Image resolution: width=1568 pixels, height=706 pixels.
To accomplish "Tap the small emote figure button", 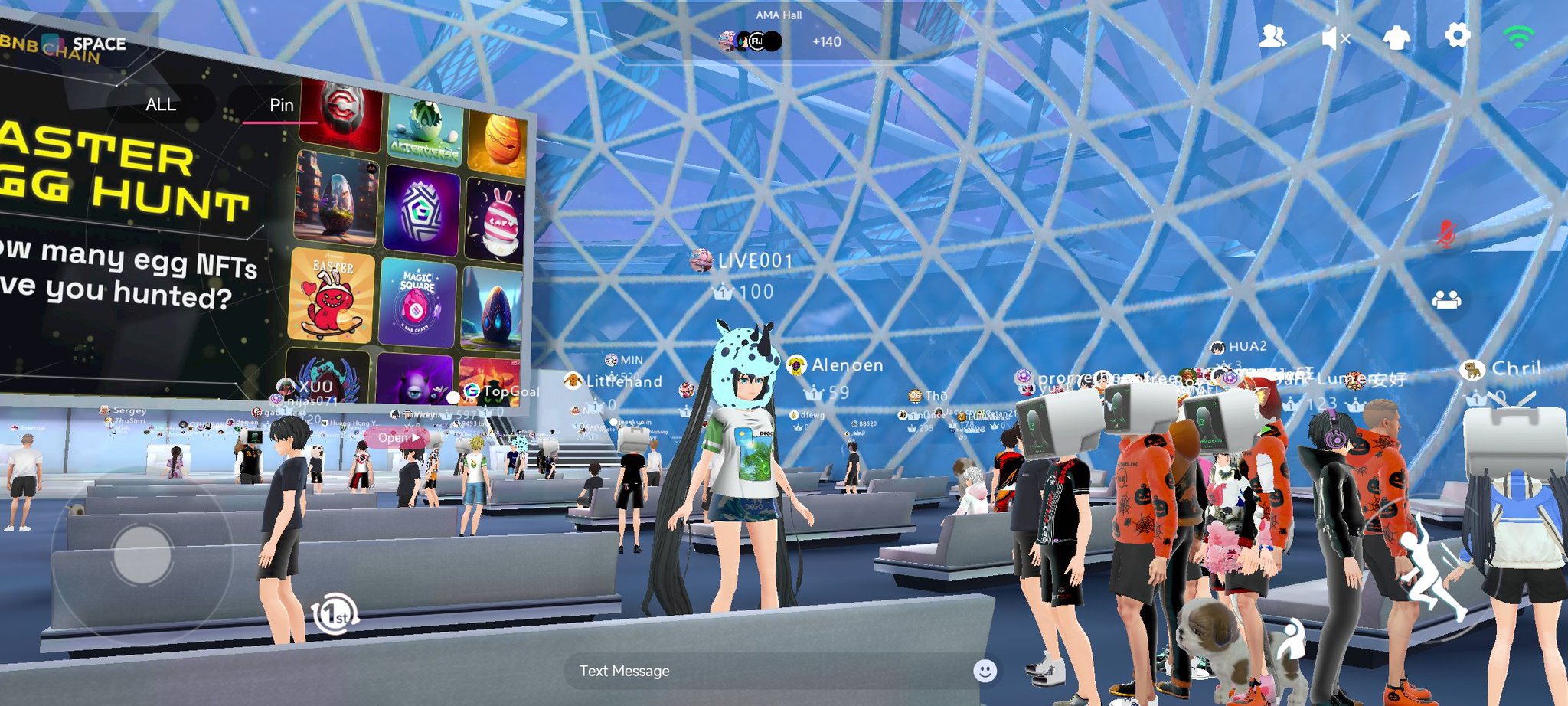I will click(1292, 640).
